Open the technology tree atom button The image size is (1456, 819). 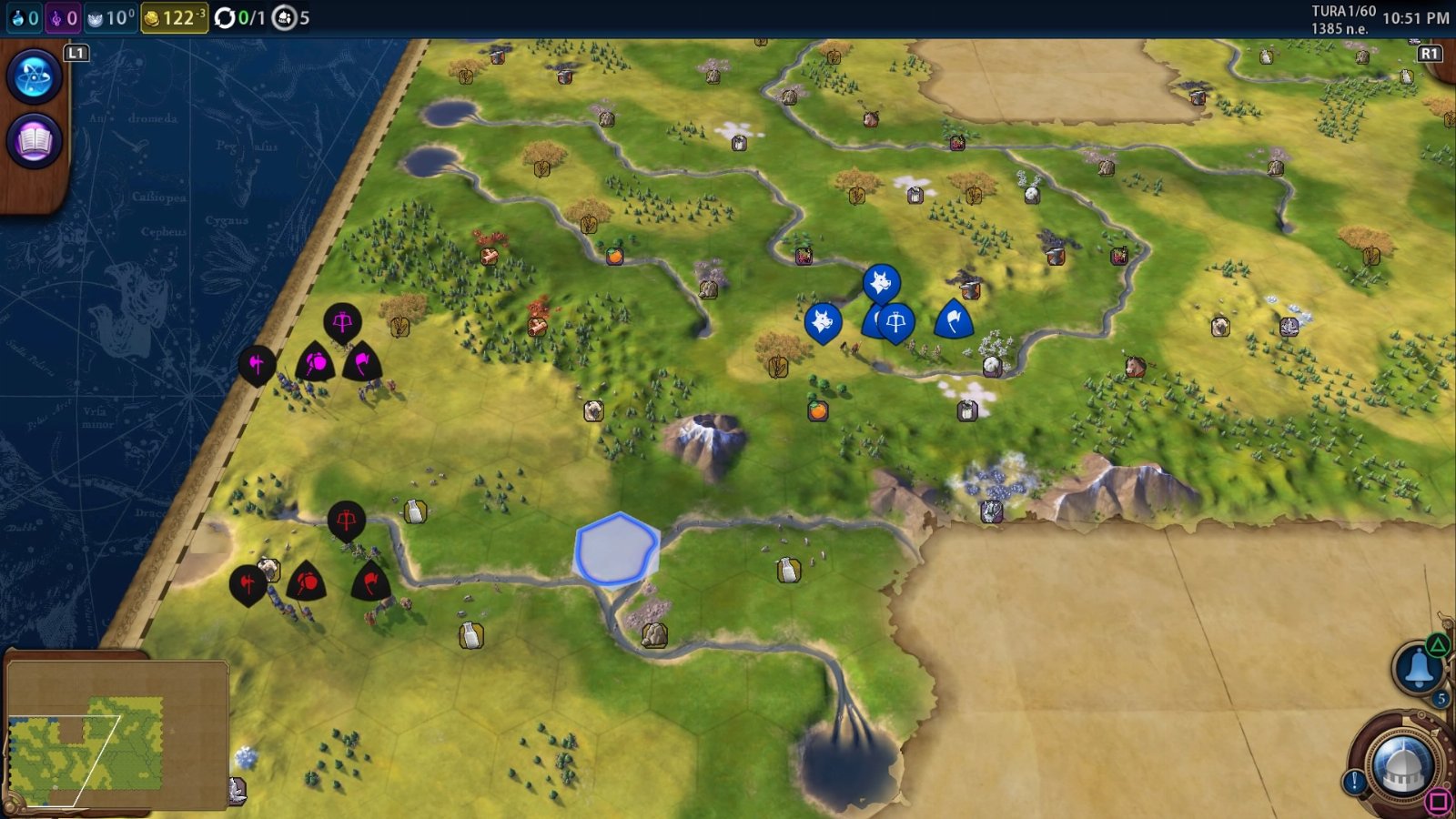coord(34,76)
